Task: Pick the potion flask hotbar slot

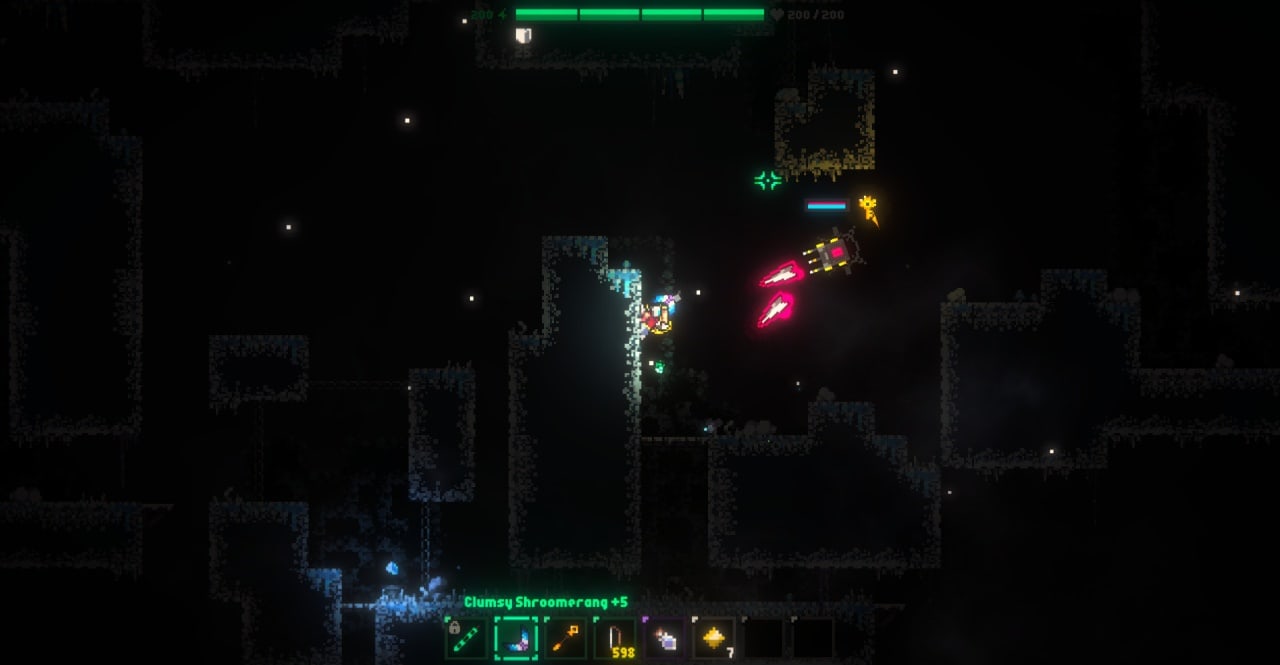Action: pyautogui.click(x=664, y=638)
